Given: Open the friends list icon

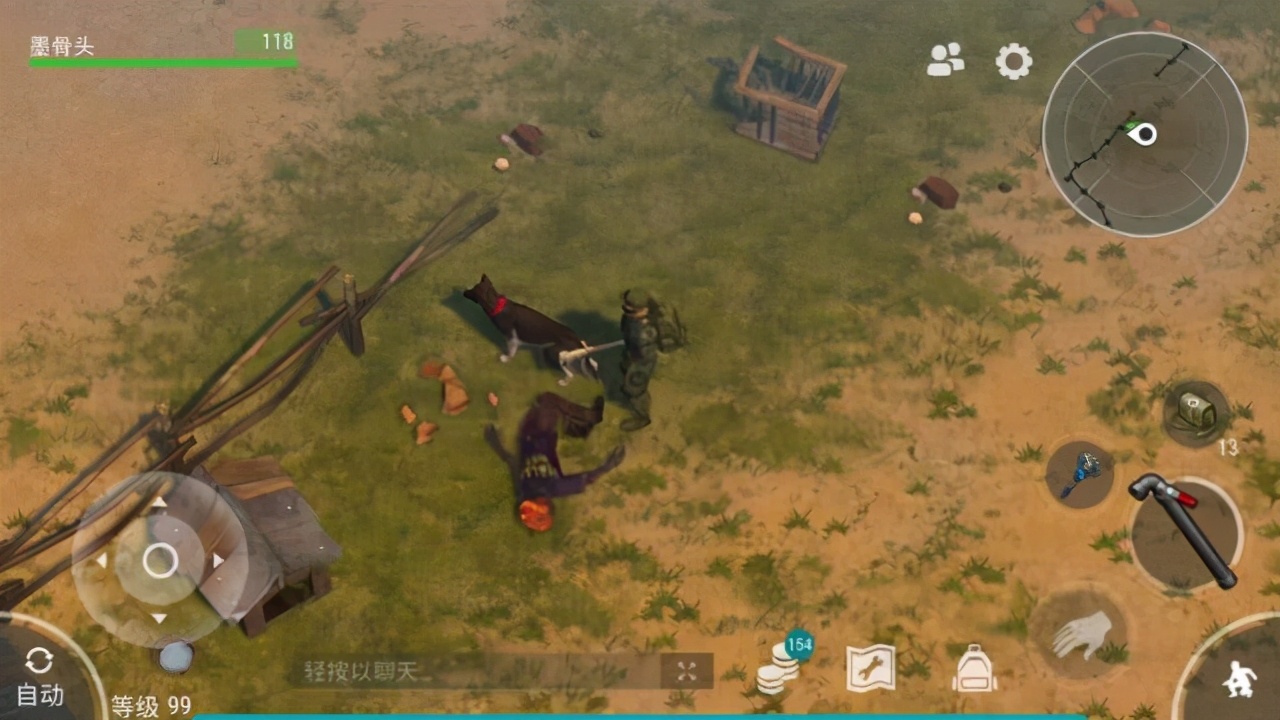Looking at the screenshot, I should pyautogui.click(x=945, y=60).
